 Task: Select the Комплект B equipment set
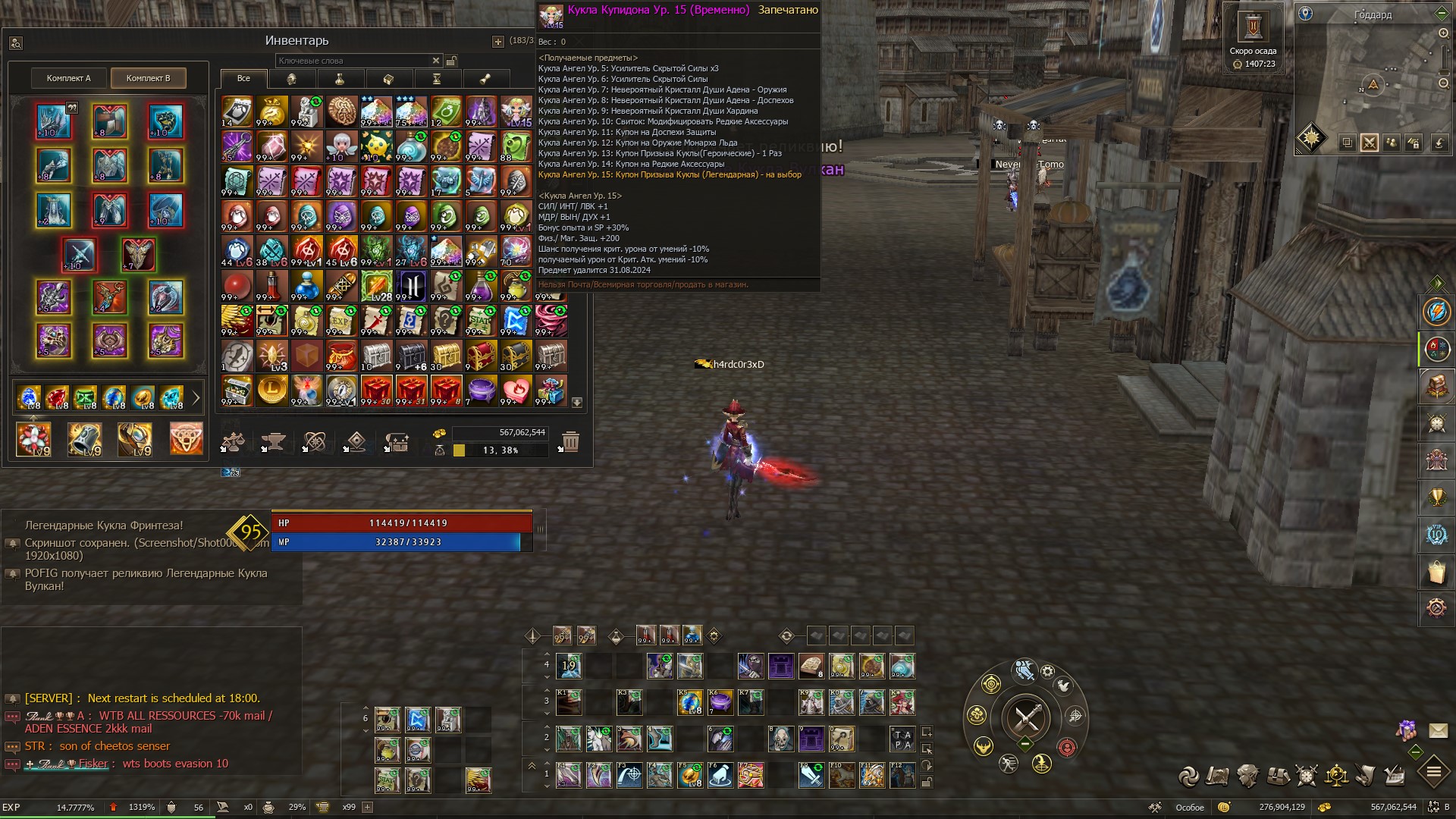149,78
